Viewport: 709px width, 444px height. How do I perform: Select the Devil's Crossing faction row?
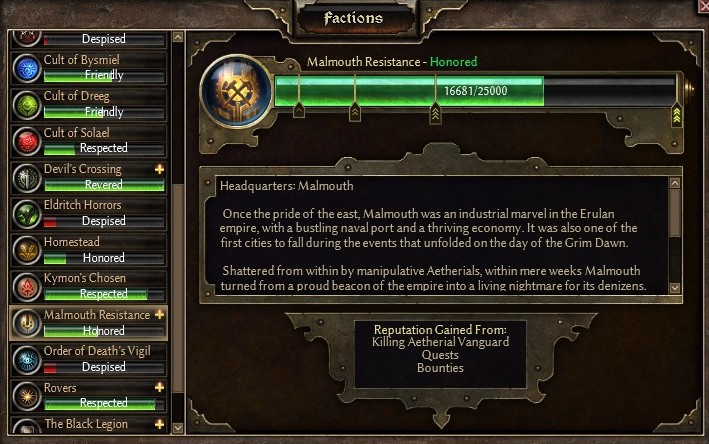pos(88,177)
